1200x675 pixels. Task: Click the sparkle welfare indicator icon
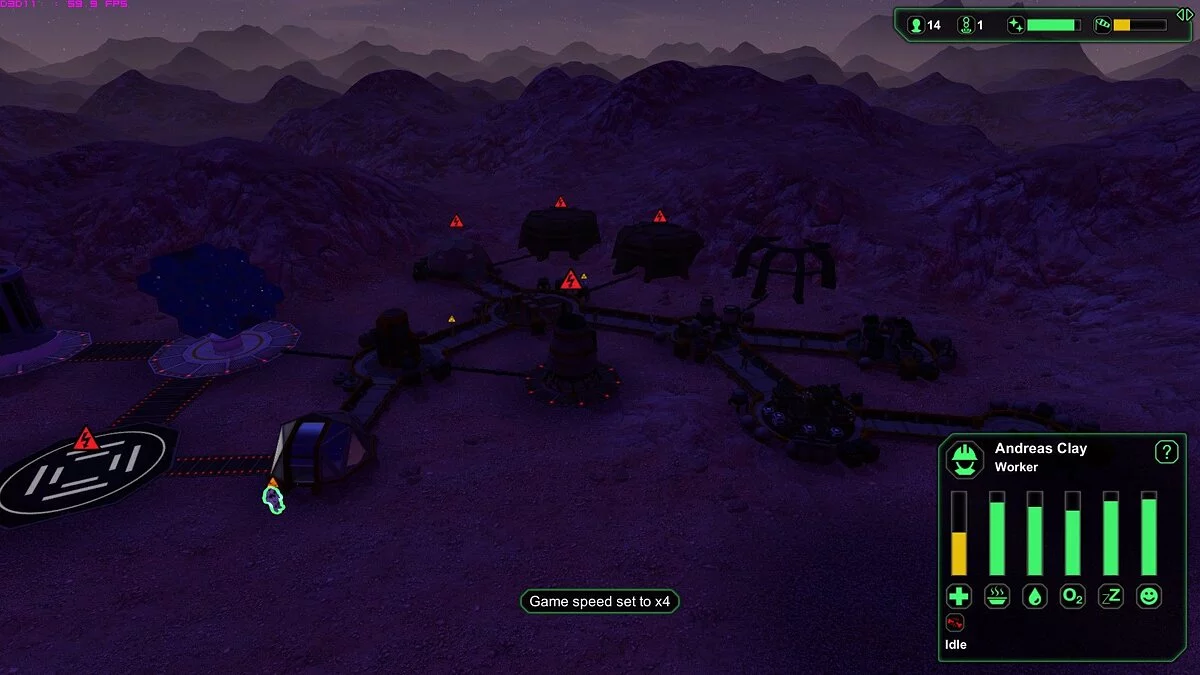[x=1016, y=25]
